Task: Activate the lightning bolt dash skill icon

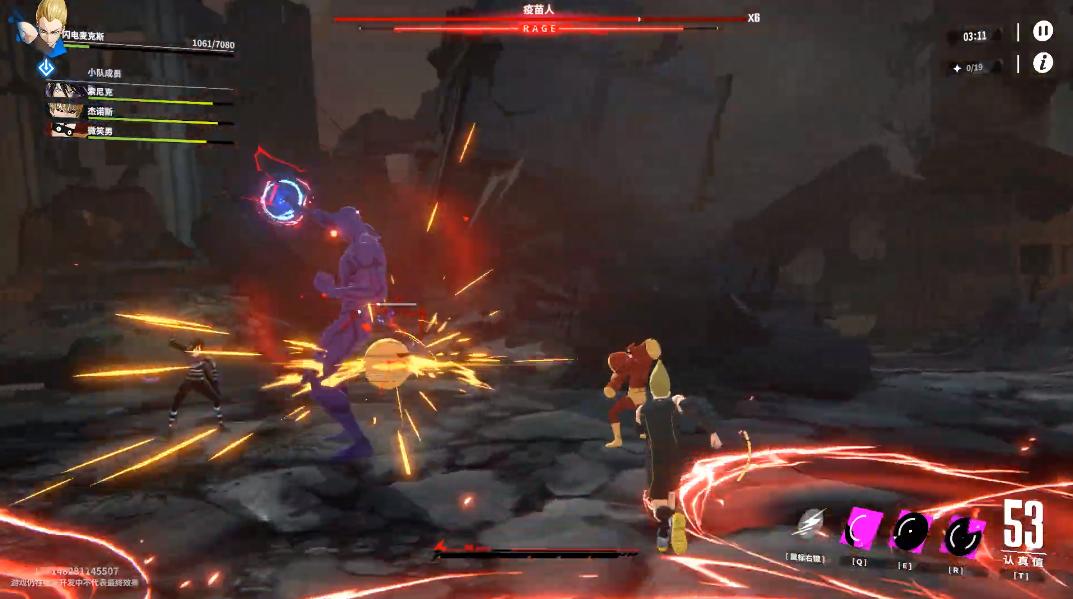Action: [809, 523]
